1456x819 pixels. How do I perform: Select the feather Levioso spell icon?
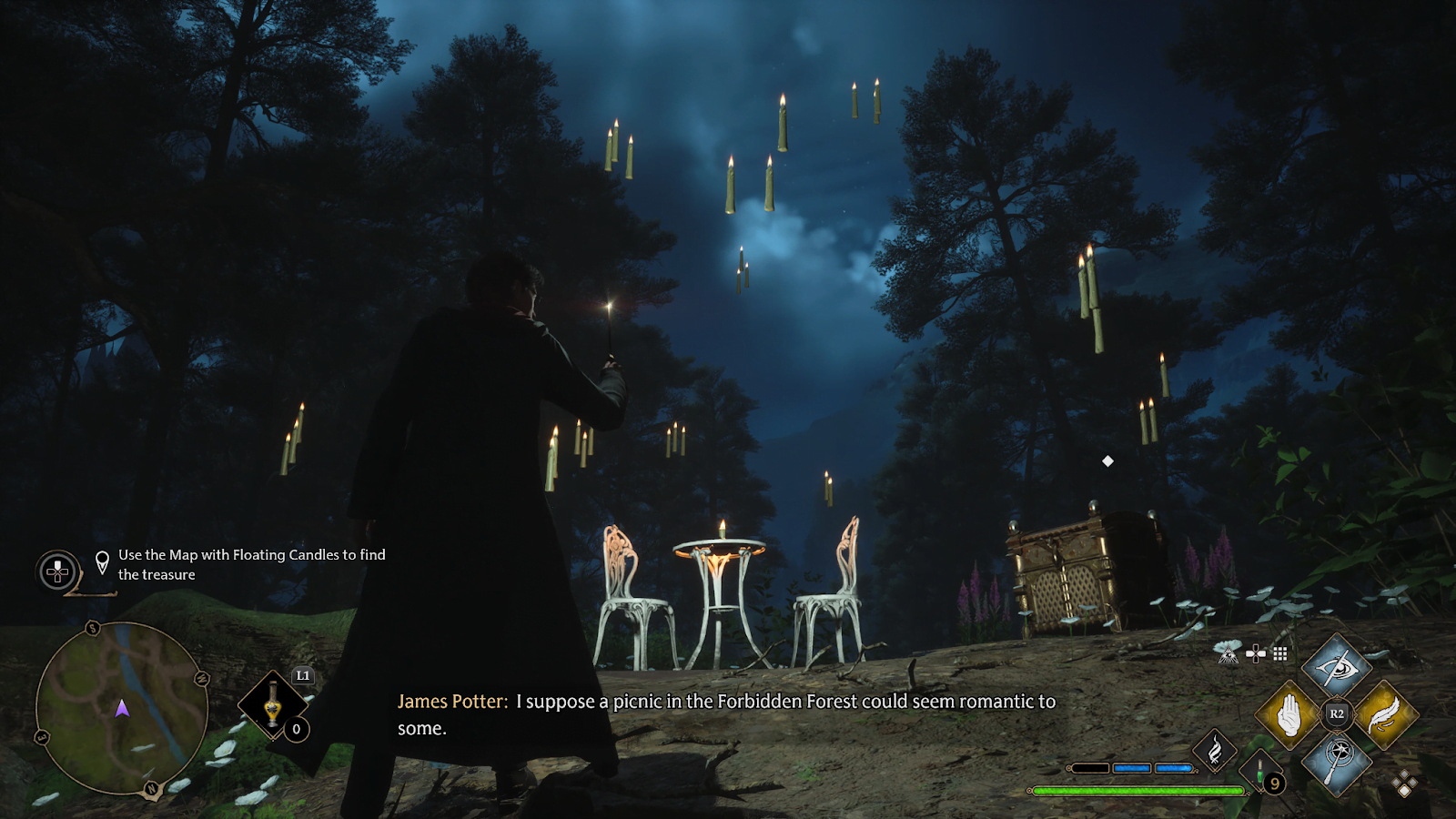pyautogui.click(x=1382, y=715)
